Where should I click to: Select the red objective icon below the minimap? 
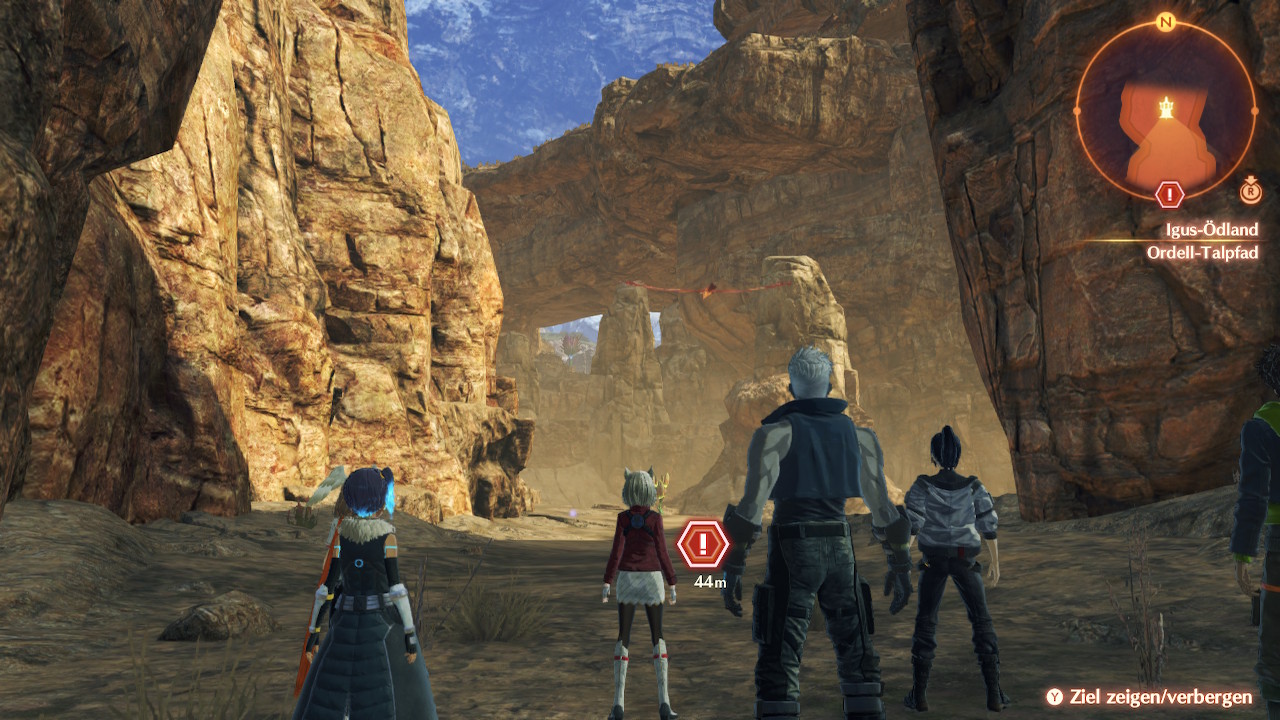tap(1169, 194)
